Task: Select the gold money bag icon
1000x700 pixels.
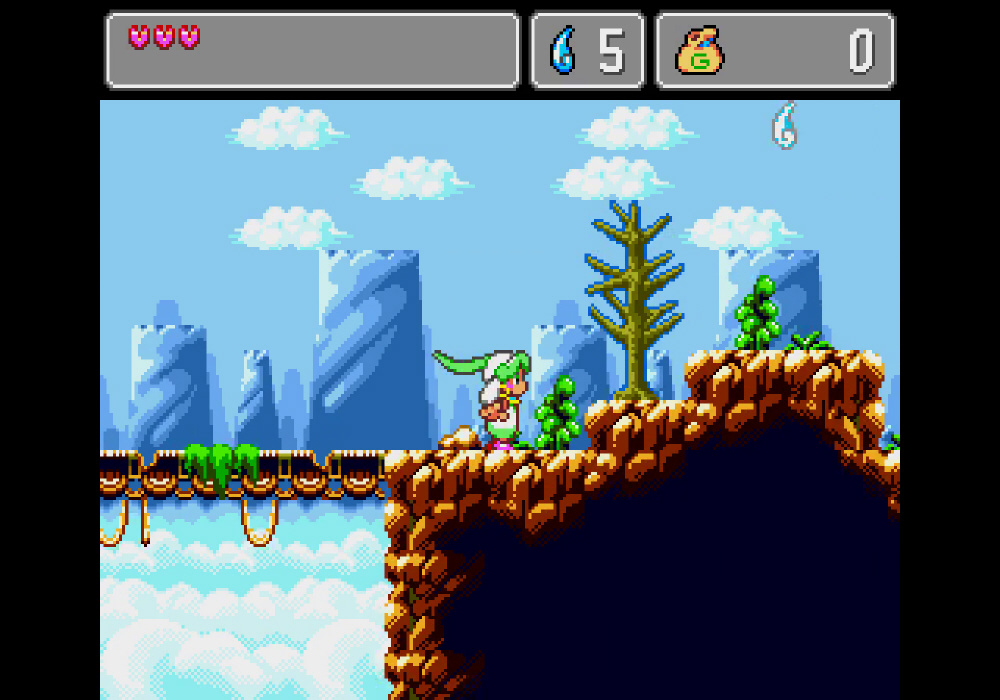Action: pos(700,51)
